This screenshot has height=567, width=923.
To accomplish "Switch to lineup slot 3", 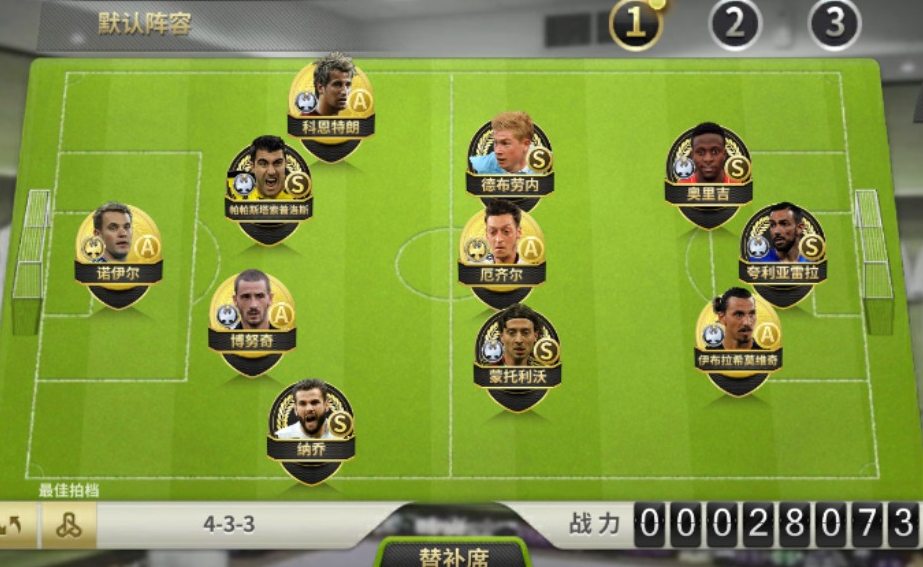I will pos(834,24).
